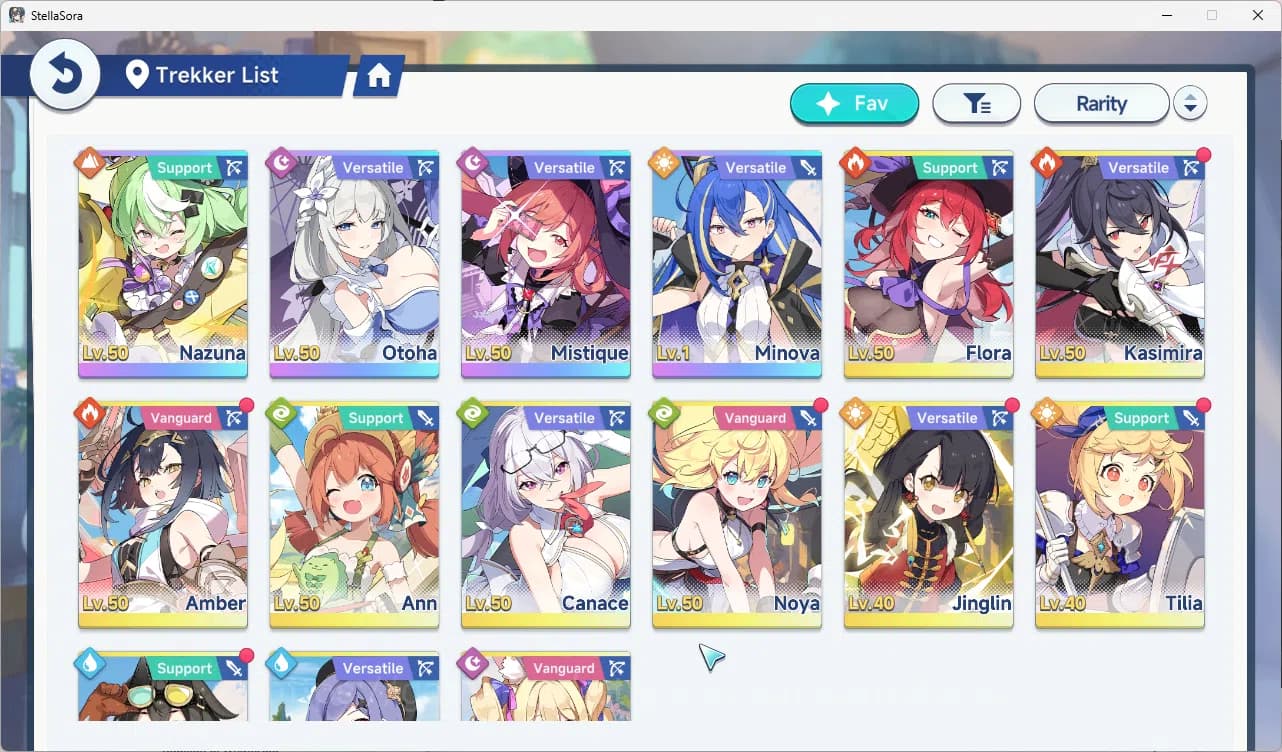The height and width of the screenshot is (752, 1282).
Task: Toggle the Fav favorites filter
Action: tap(854, 103)
